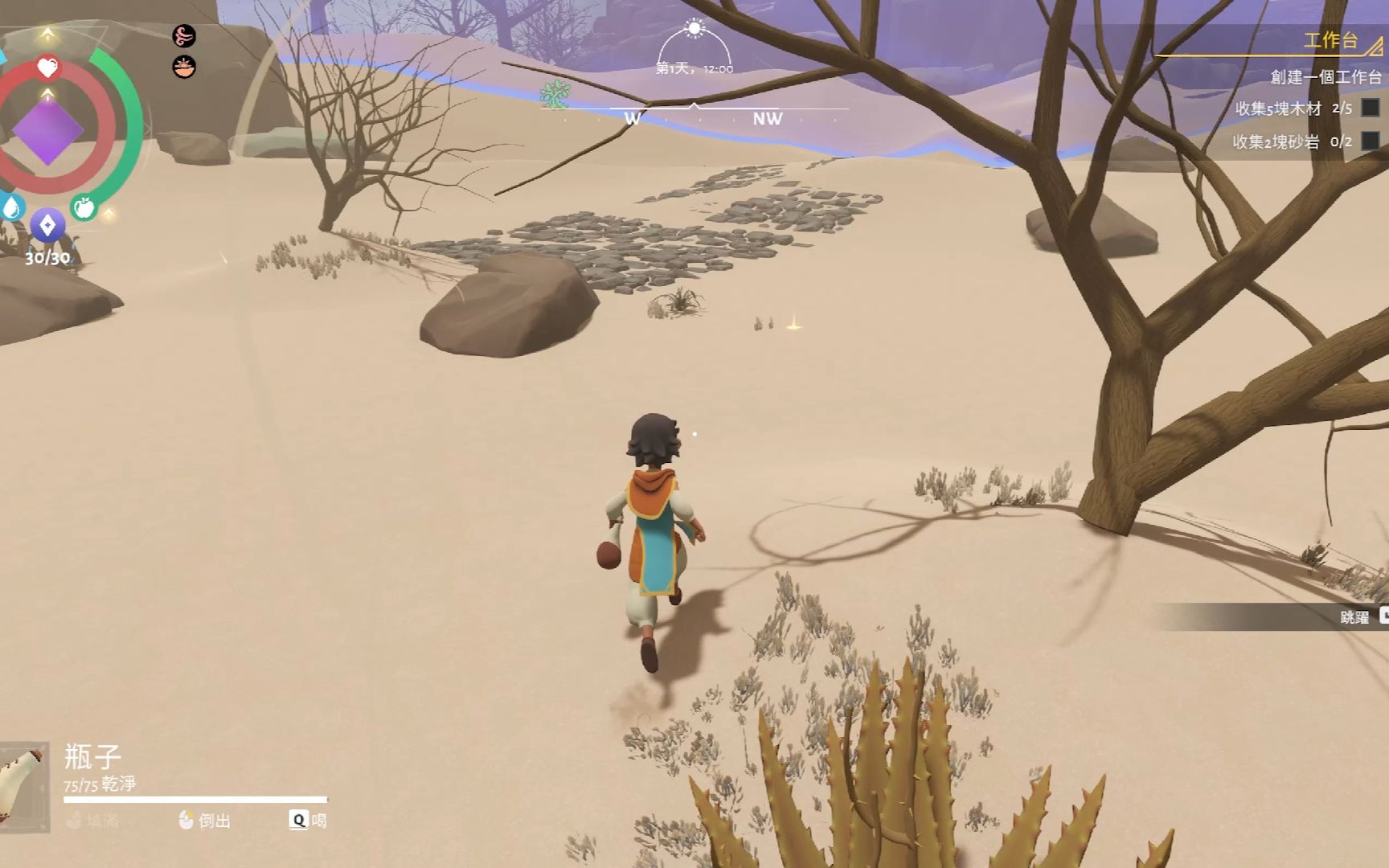The width and height of the screenshot is (1389, 868).
Task: Click the water drop thirst icon
Action: click(11, 208)
